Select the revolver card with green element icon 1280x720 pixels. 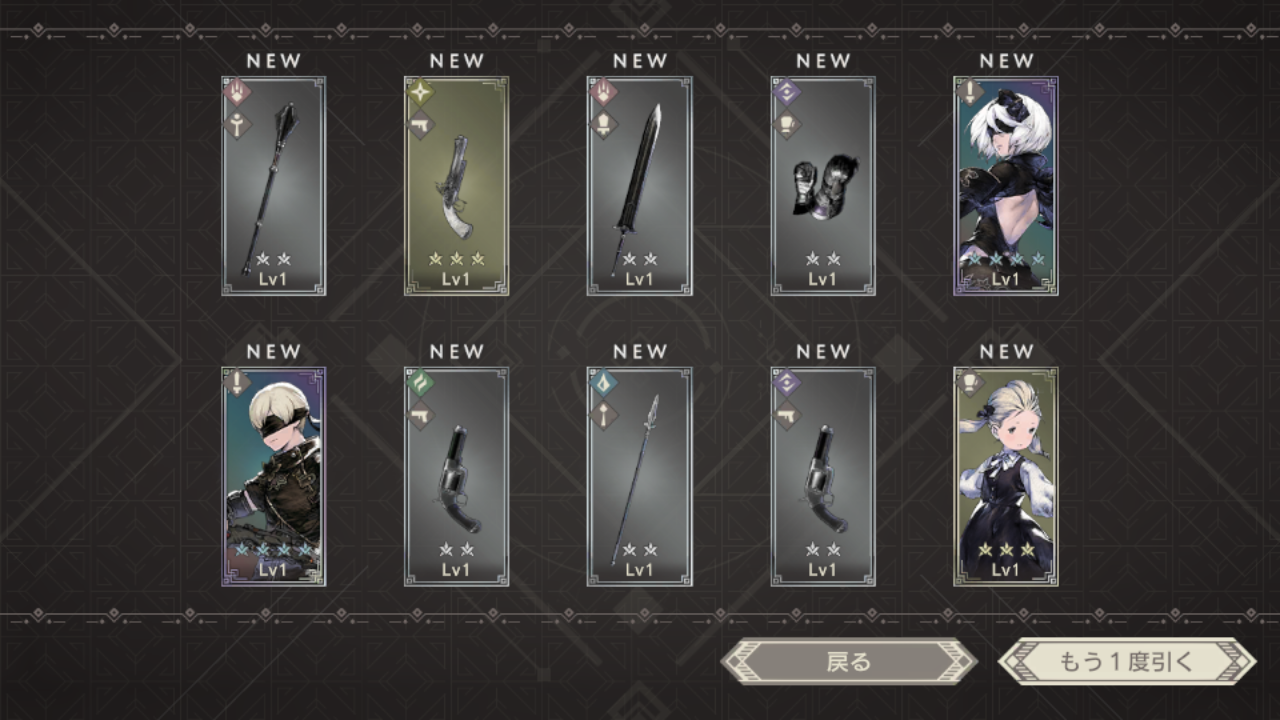pos(456,476)
